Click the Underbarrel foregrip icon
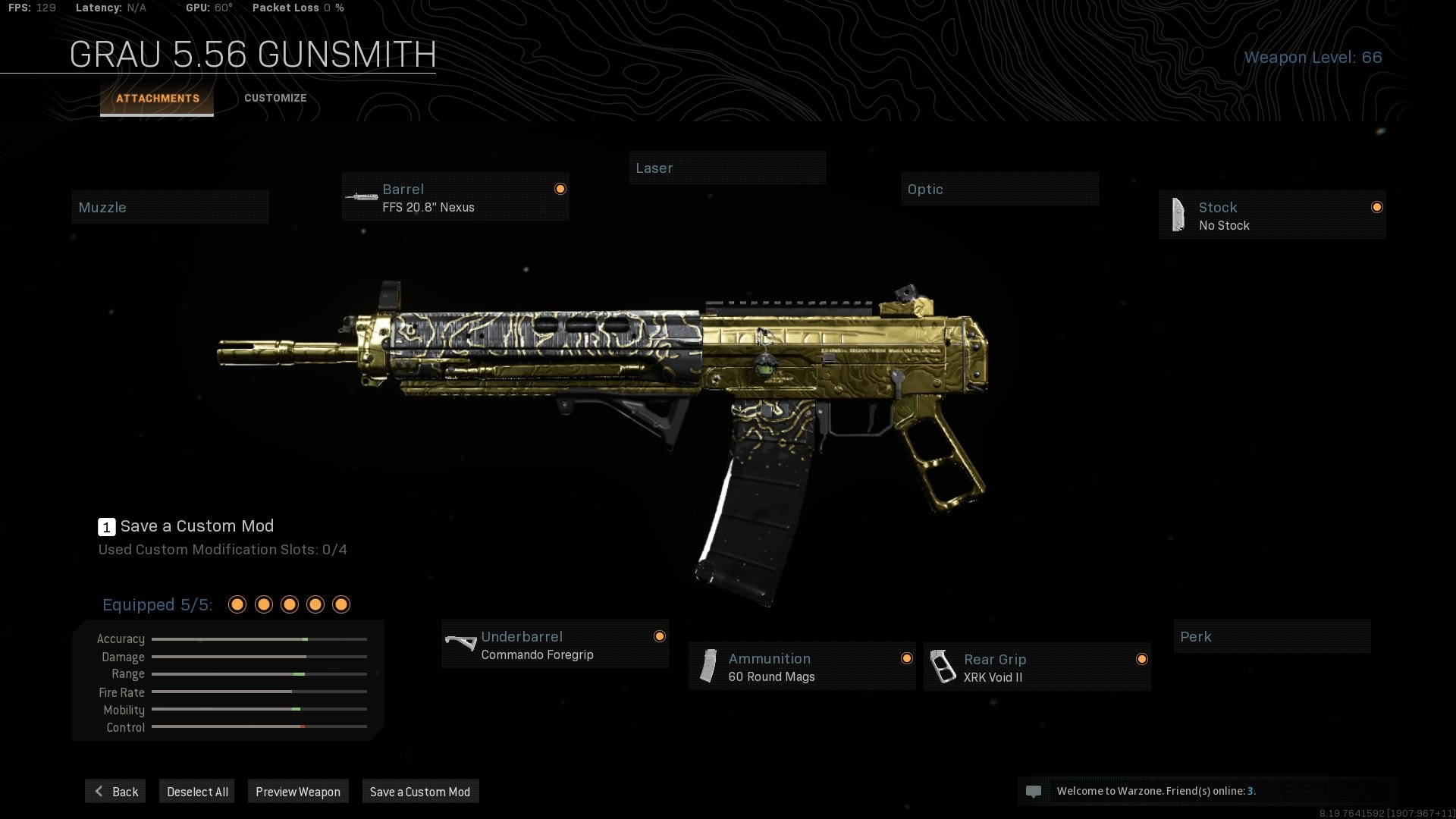This screenshot has width=1456, height=819. [x=460, y=644]
